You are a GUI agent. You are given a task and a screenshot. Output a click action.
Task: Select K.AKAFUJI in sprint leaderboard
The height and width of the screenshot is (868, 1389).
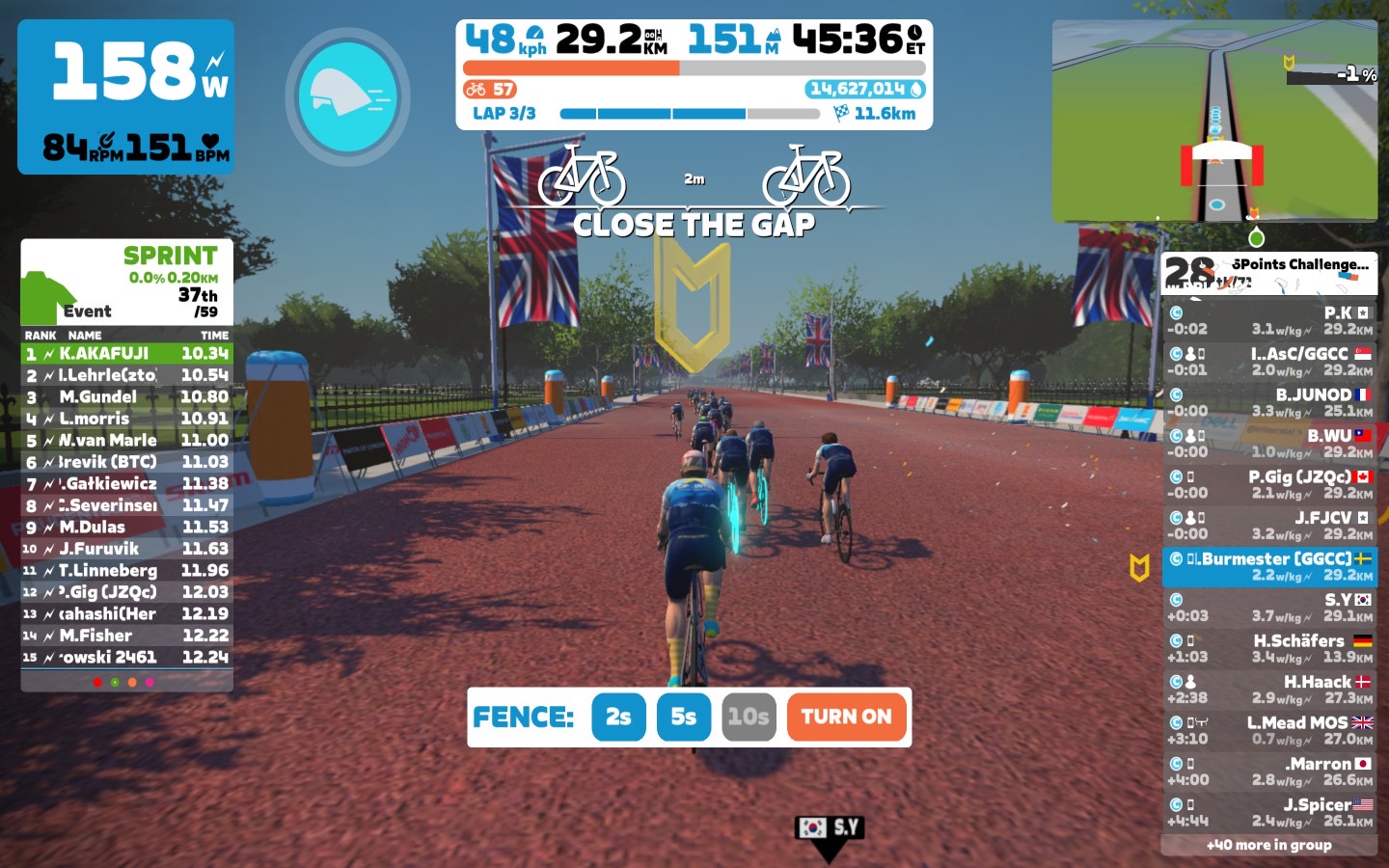[126, 354]
